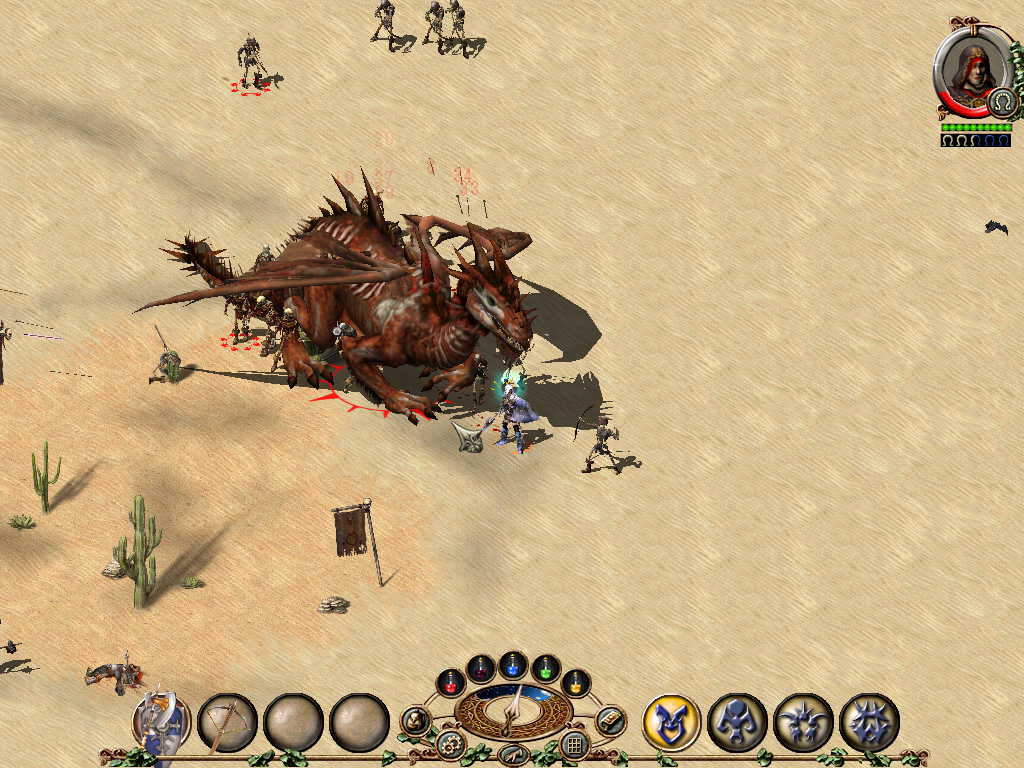Viewport: 1024px width, 768px height.
Task: Open the grid button beside the compass
Action: (574, 744)
